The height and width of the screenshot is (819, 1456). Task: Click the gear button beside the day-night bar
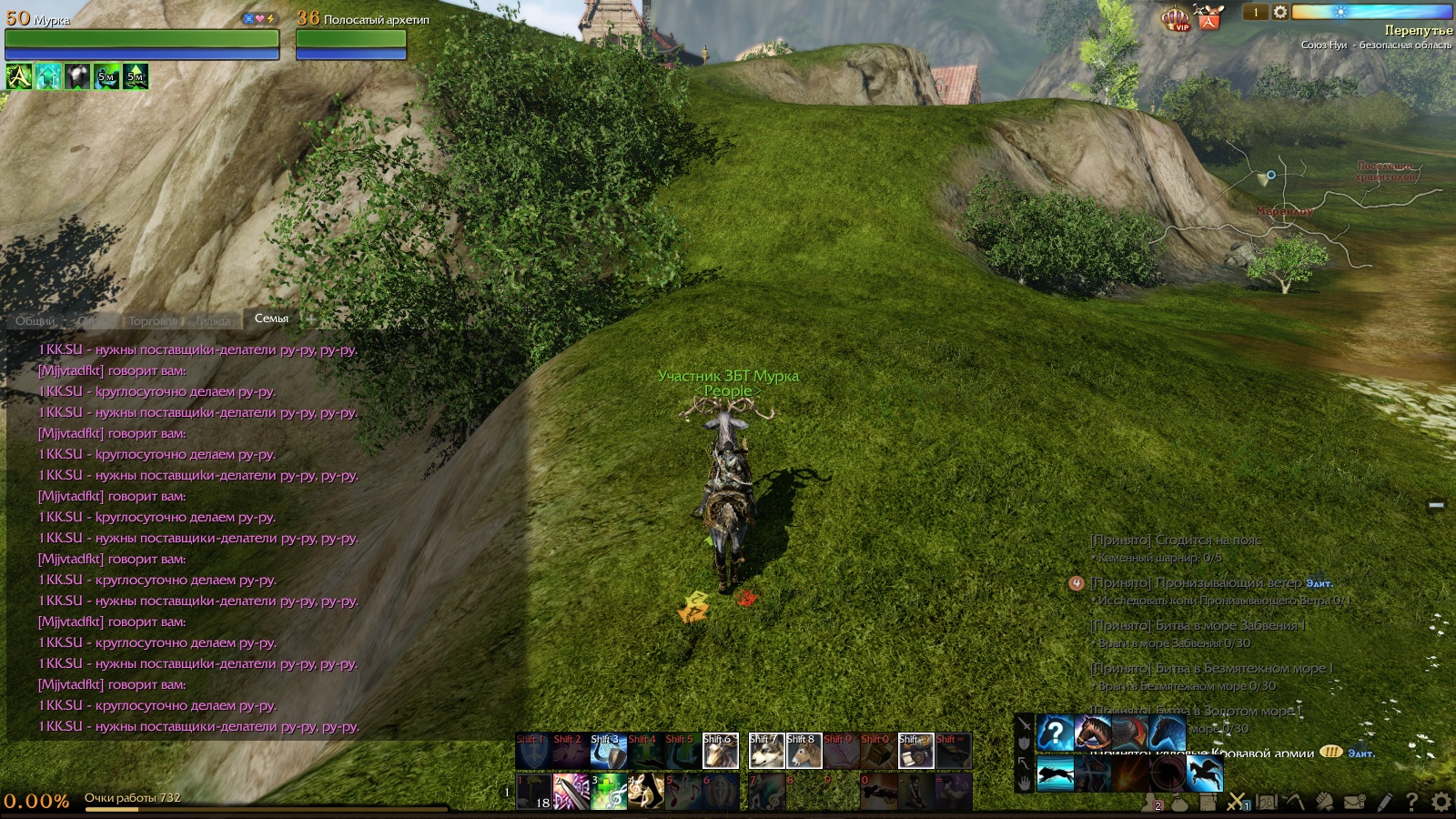point(1280,12)
